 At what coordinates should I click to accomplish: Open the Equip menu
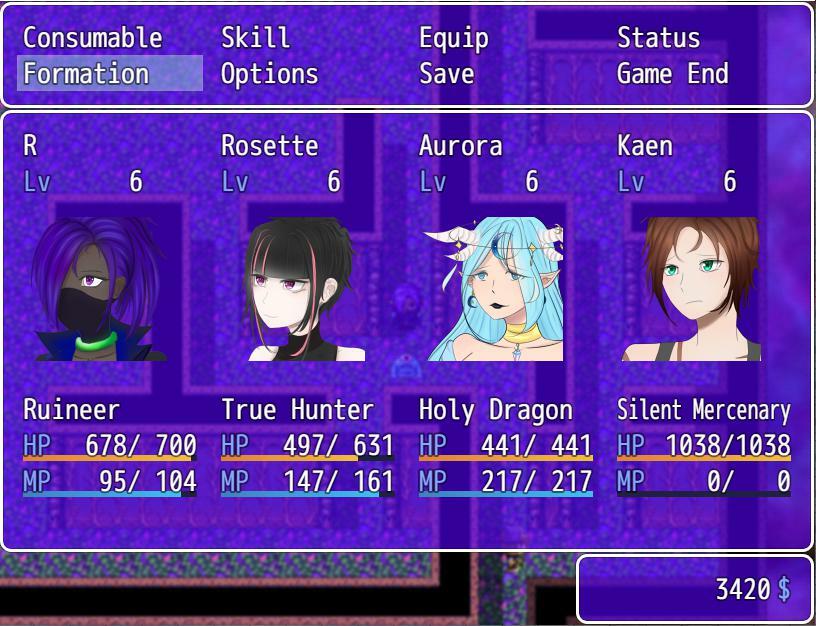pos(454,38)
